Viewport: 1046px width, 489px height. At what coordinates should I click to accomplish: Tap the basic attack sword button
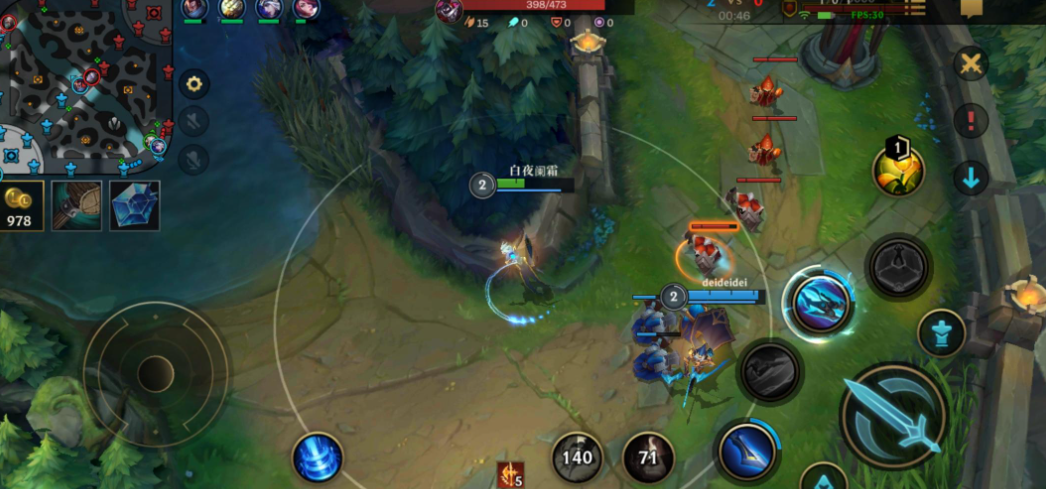tap(892, 413)
